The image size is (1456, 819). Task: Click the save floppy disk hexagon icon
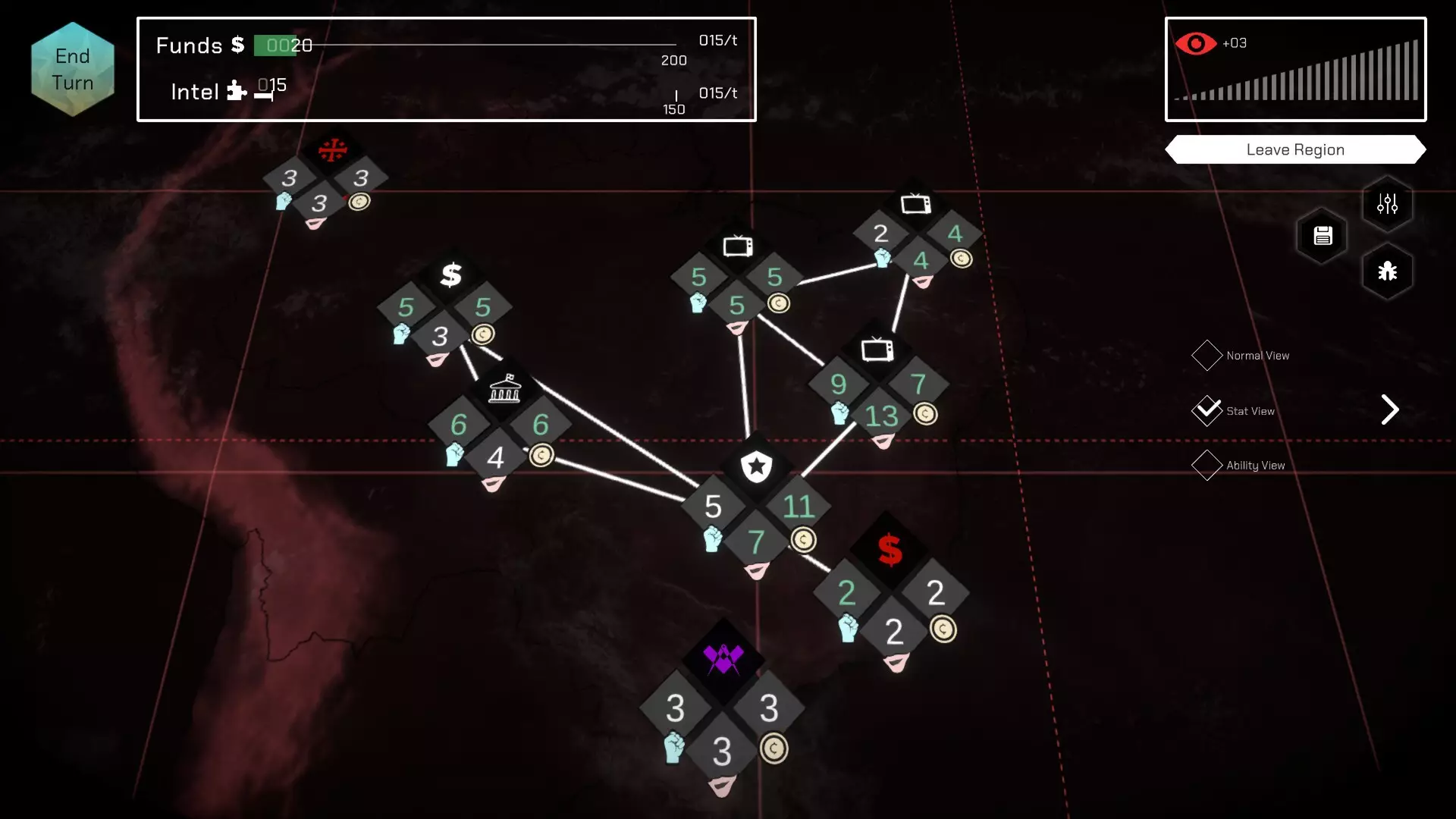[1323, 237]
